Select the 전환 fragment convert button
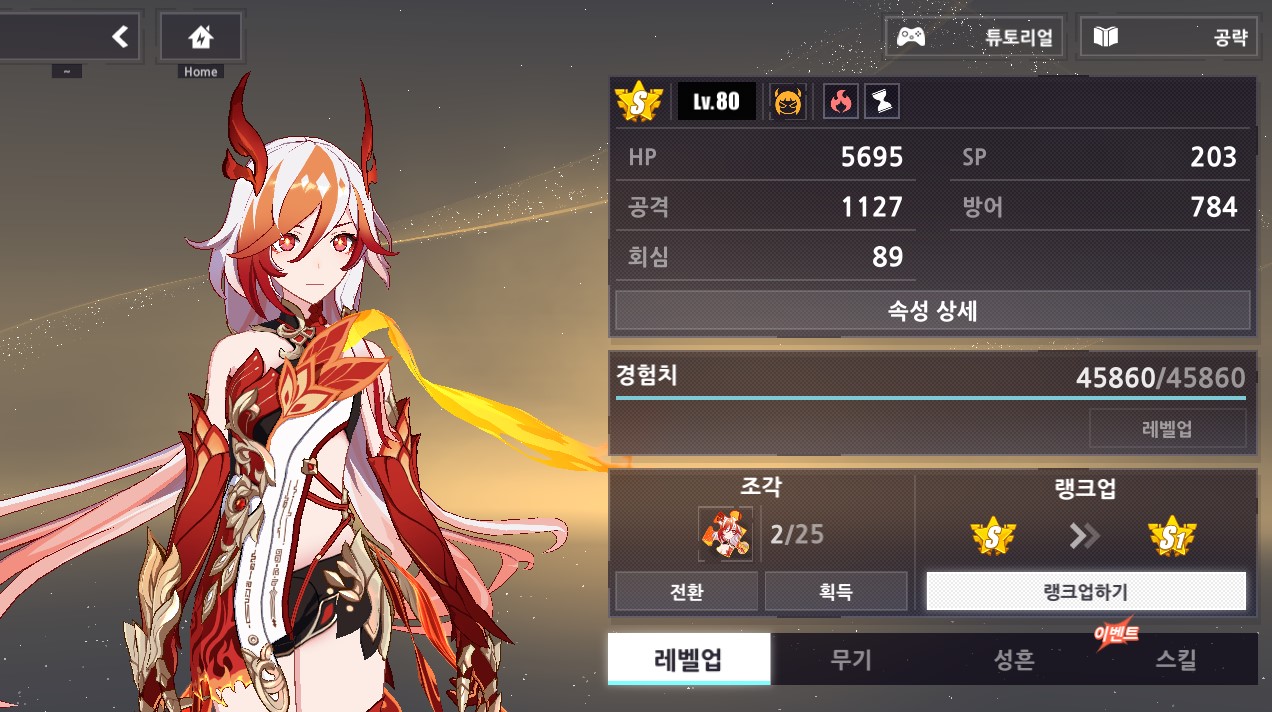Screen dimensions: 1272x712 tap(686, 591)
